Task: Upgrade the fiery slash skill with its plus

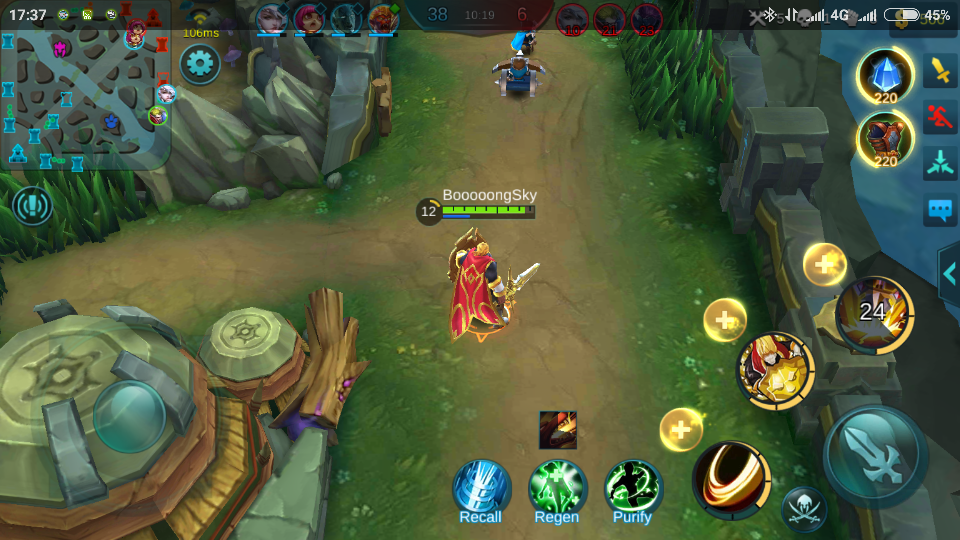Action: point(681,430)
